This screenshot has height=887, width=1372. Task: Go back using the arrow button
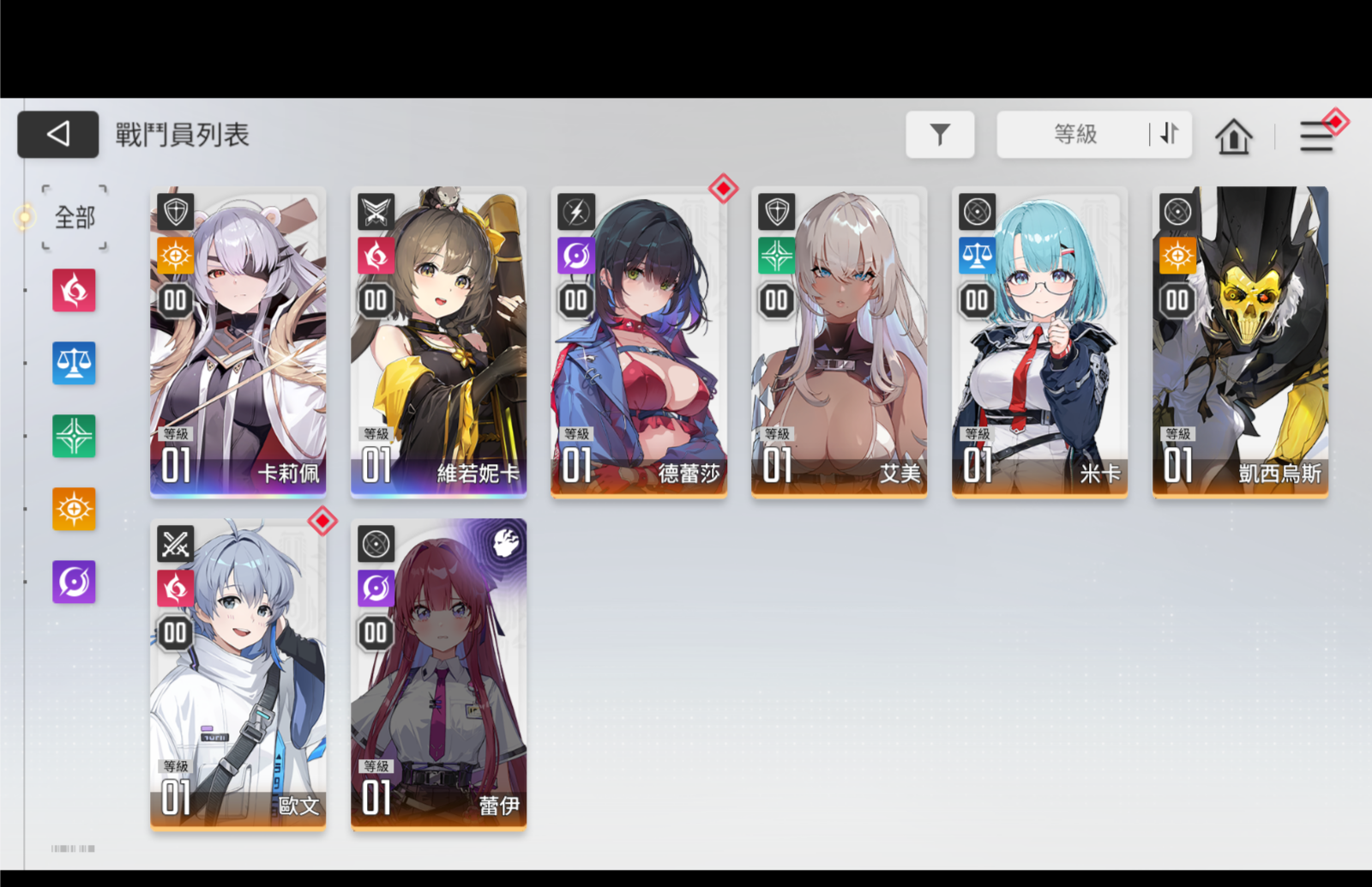tap(58, 135)
